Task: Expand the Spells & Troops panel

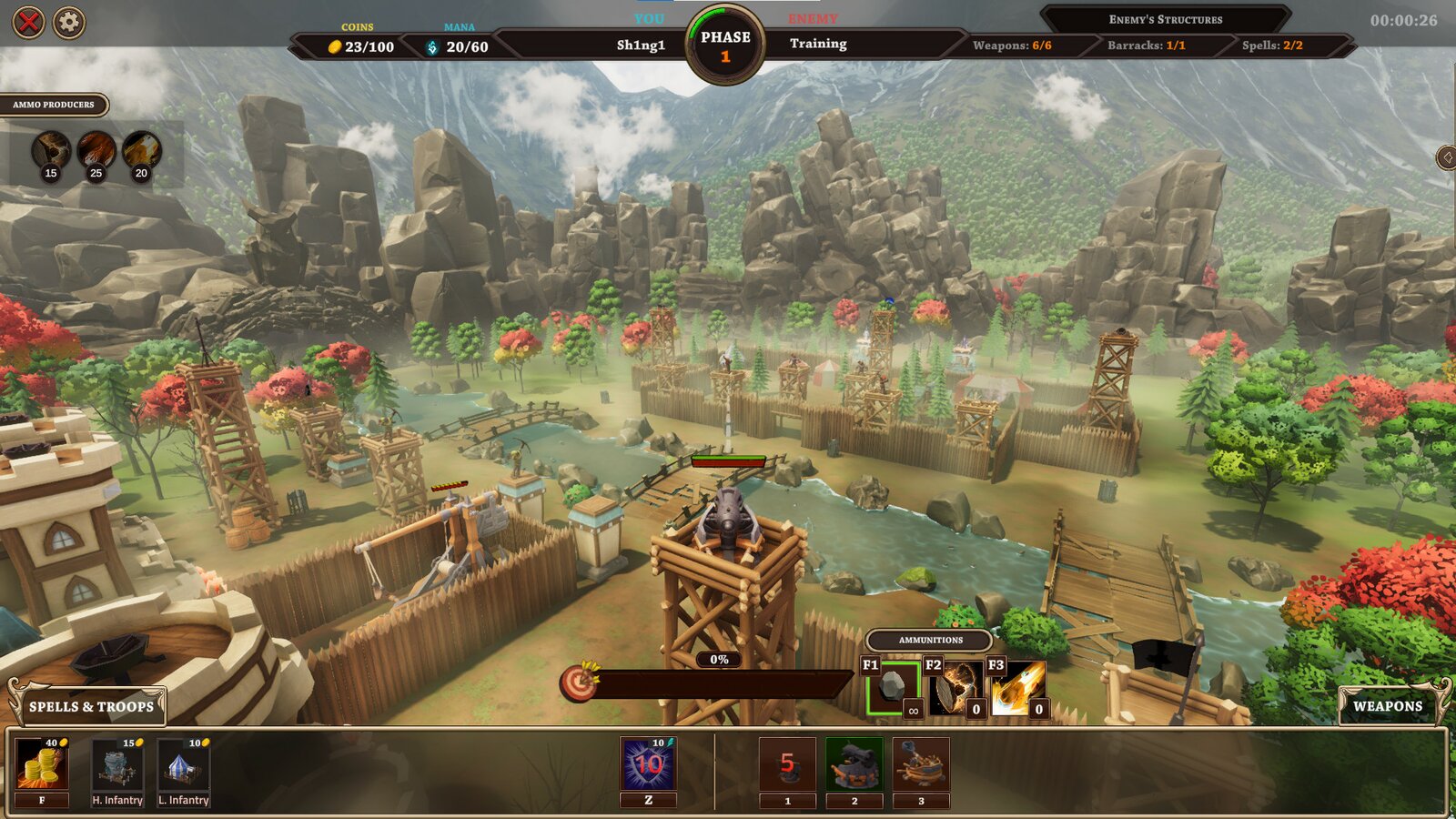Action: tap(91, 705)
